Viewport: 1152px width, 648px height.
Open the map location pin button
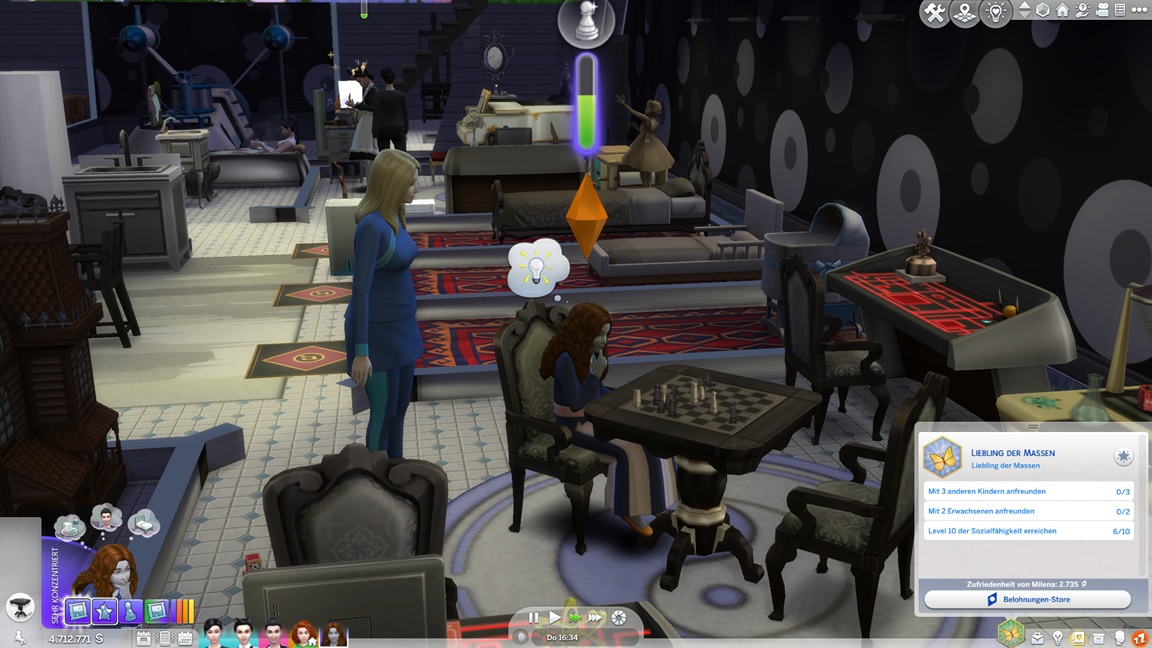click(x=965, y=13)
